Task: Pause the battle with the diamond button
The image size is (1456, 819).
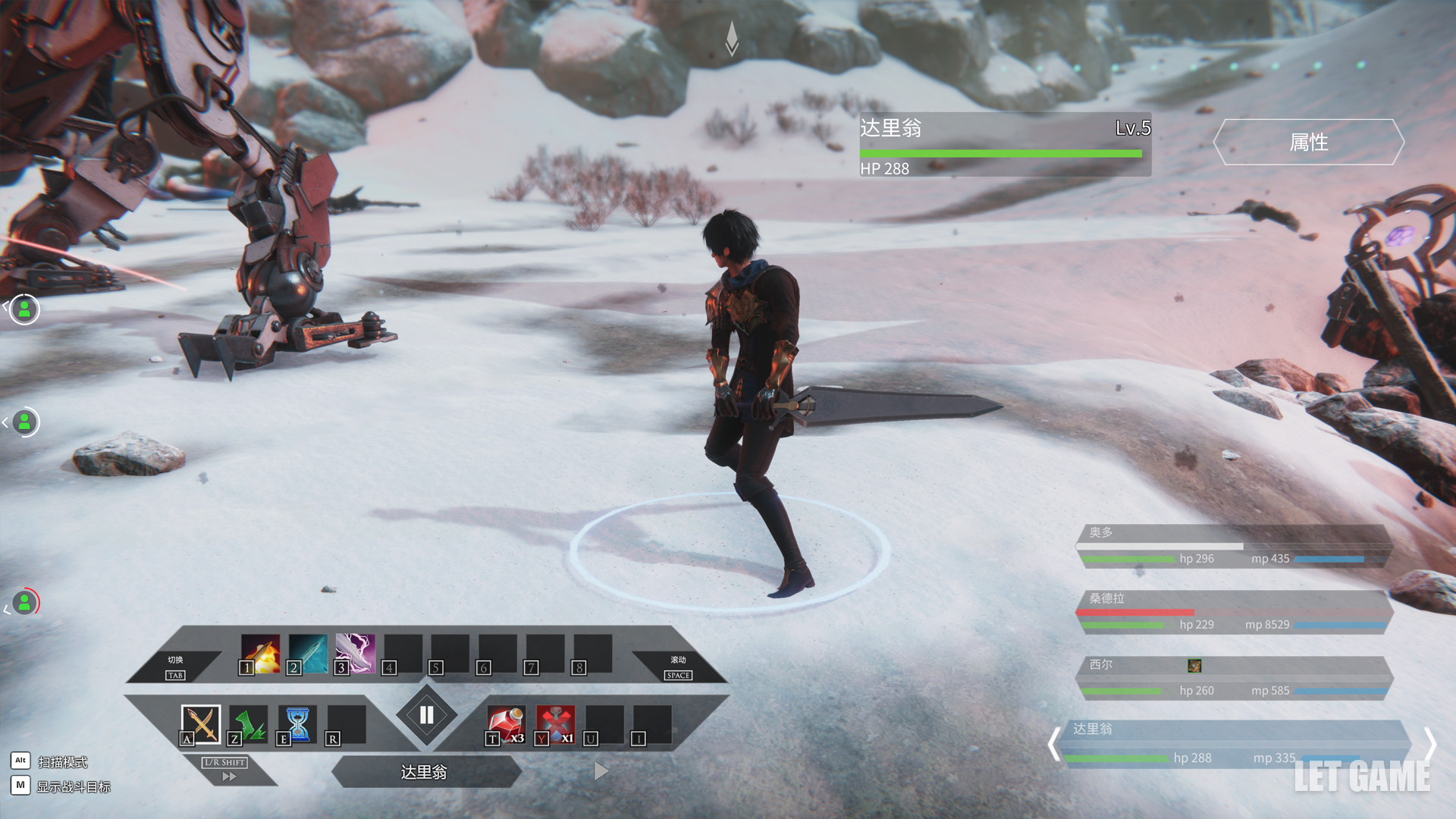Action: point(426,714)
